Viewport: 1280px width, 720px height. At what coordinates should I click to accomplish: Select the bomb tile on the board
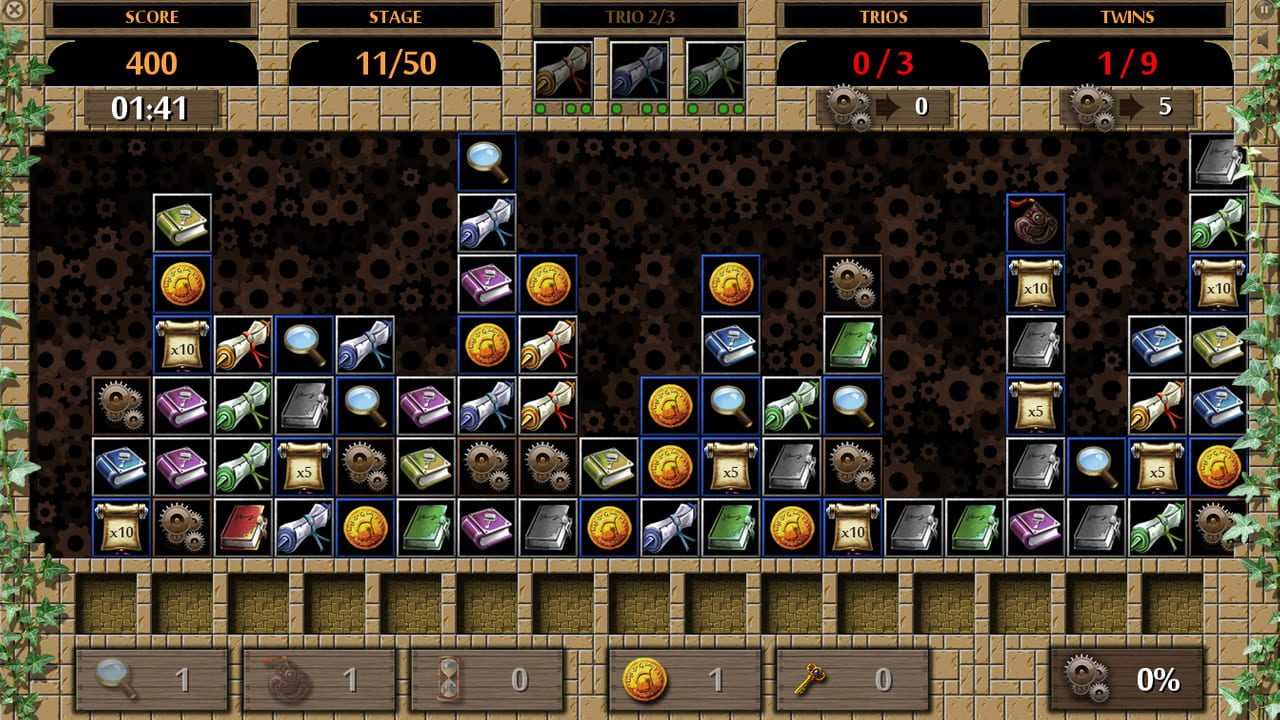[1035, 223]
